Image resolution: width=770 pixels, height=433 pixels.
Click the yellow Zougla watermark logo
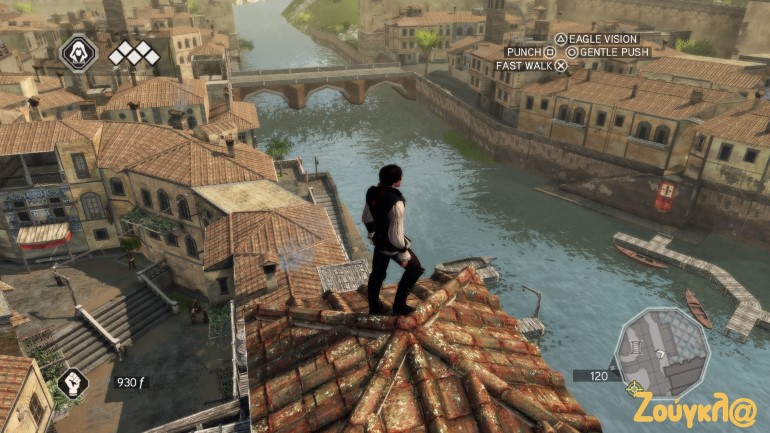point(694,410)
